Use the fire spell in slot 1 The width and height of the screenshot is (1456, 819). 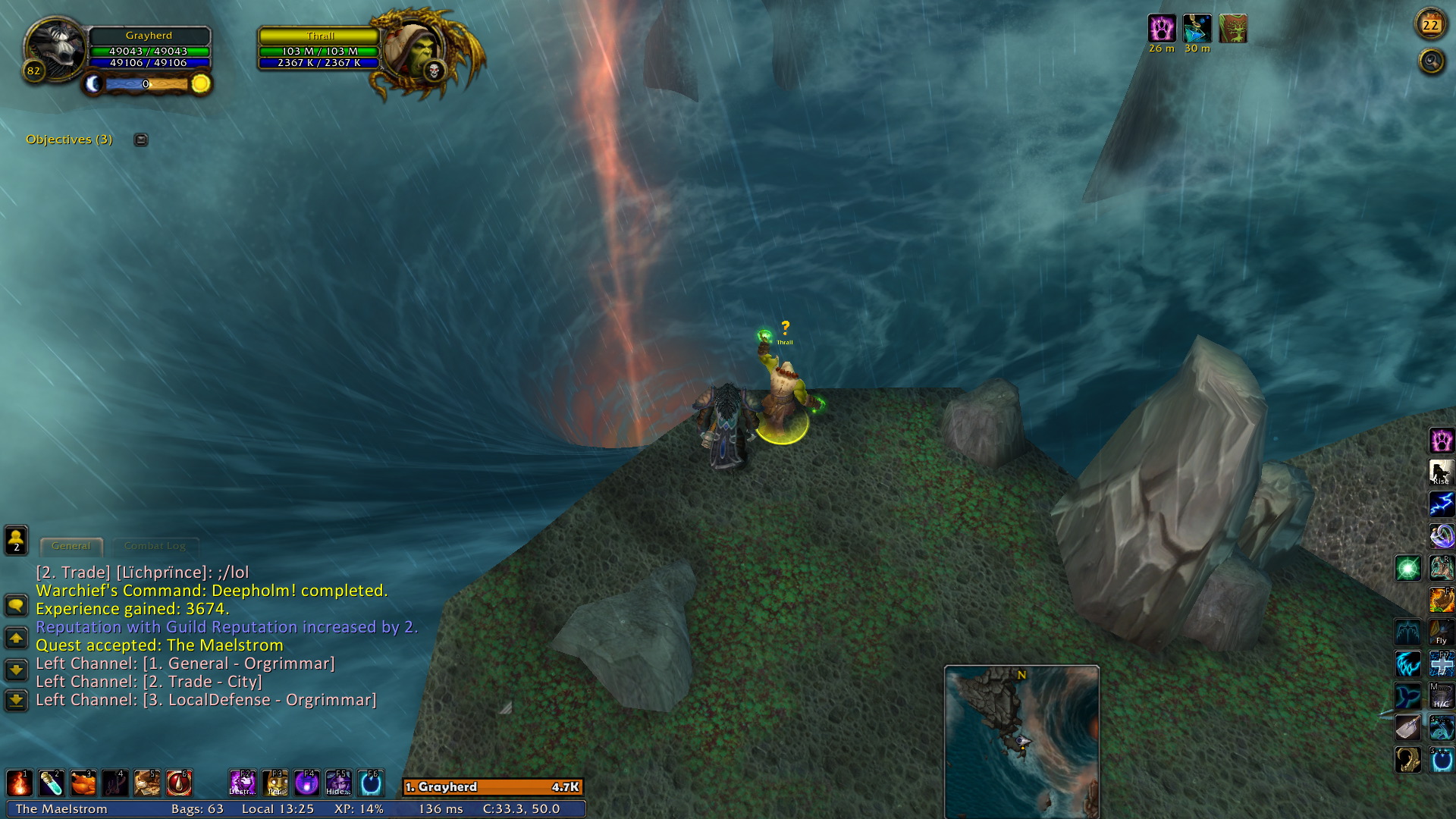coord(19,783)
